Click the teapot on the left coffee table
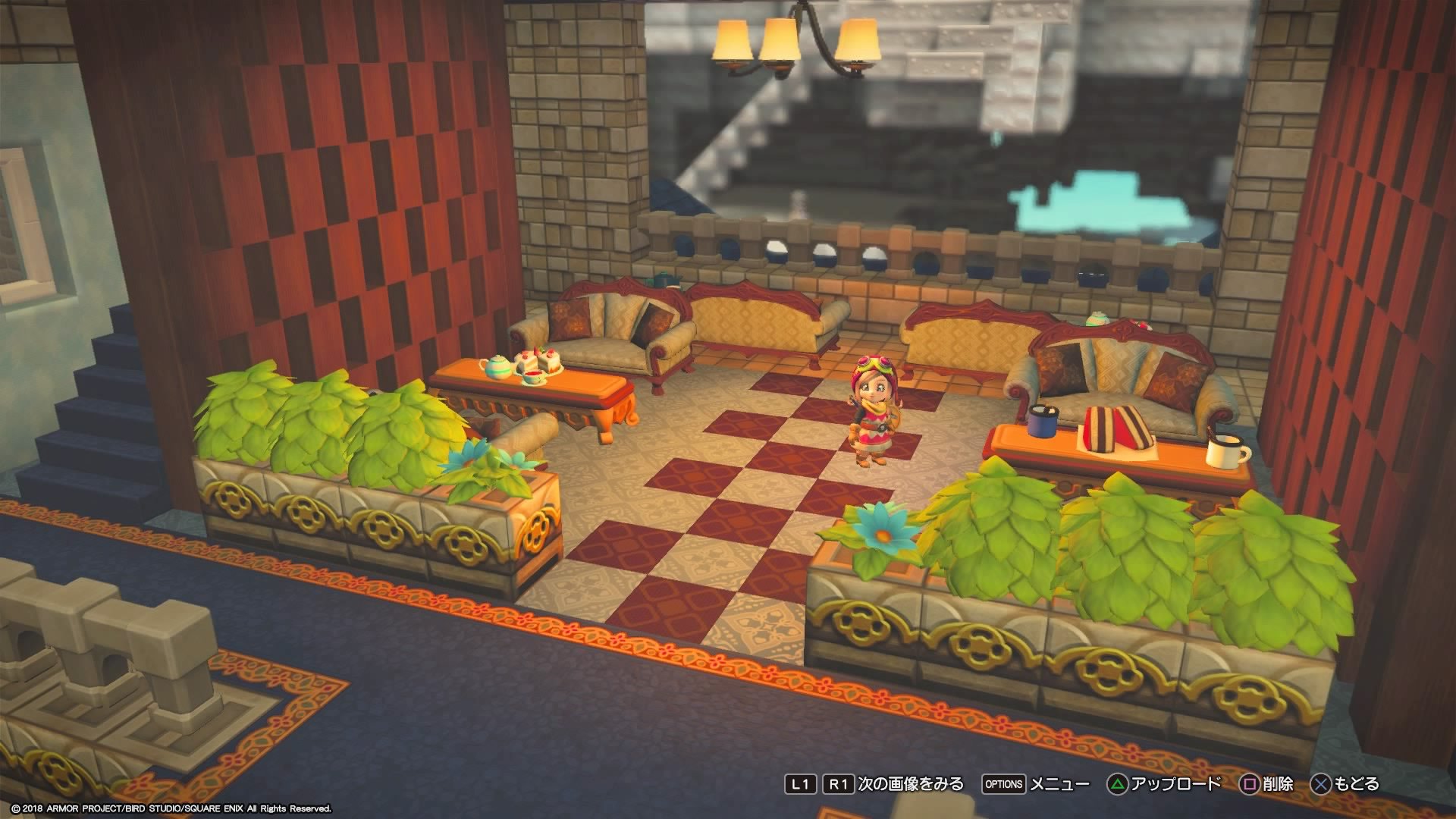 tap(497, 368)
